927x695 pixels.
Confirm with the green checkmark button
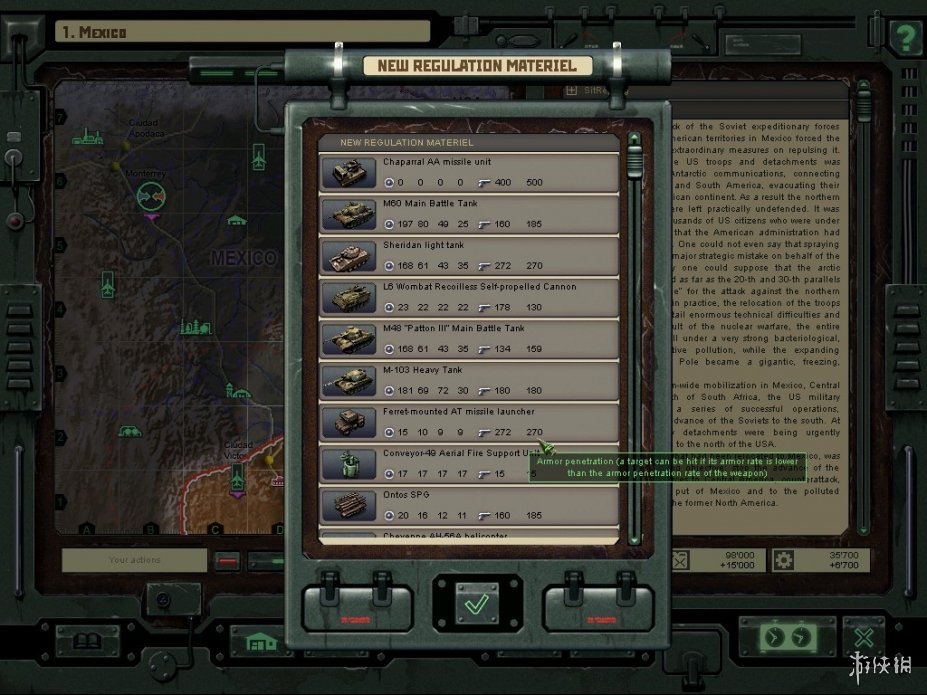tap(476, 604)
